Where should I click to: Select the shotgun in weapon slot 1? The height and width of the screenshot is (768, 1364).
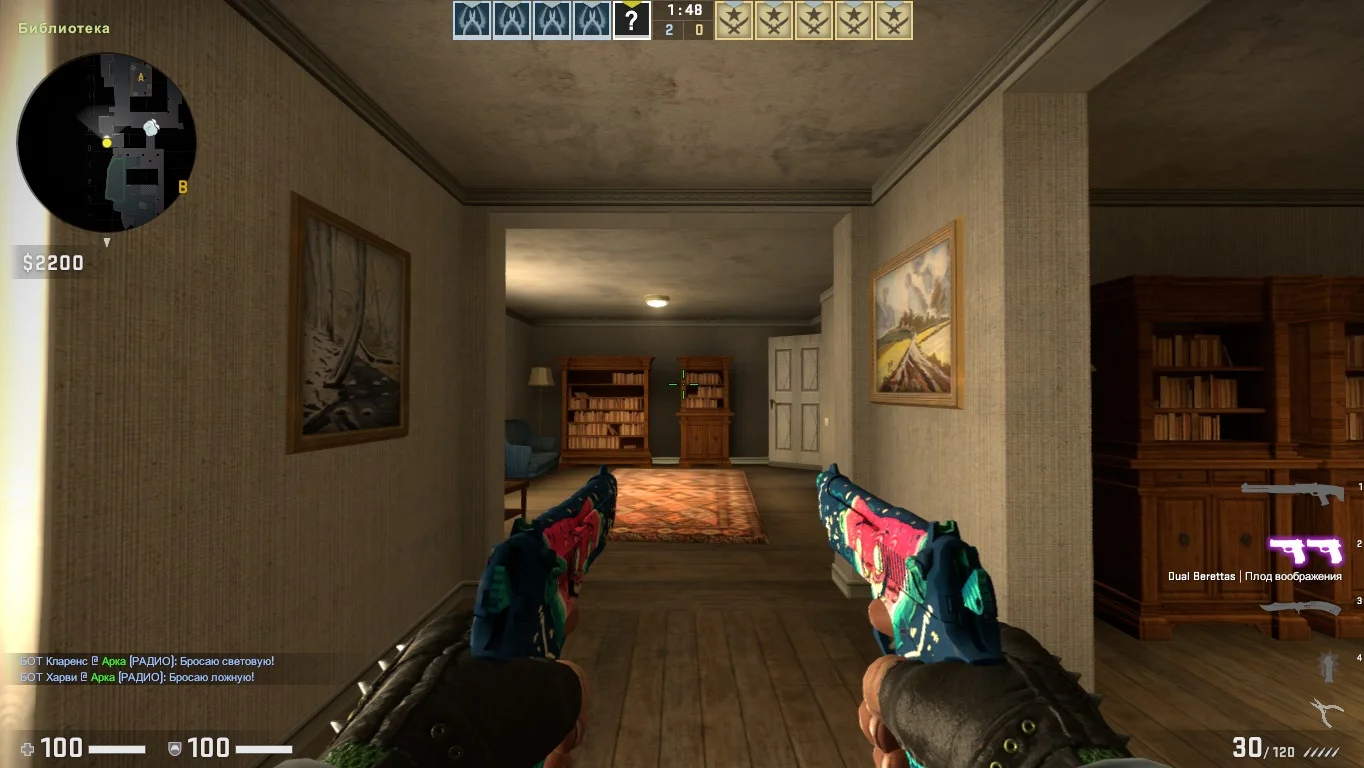click(x=1290, y=491)
